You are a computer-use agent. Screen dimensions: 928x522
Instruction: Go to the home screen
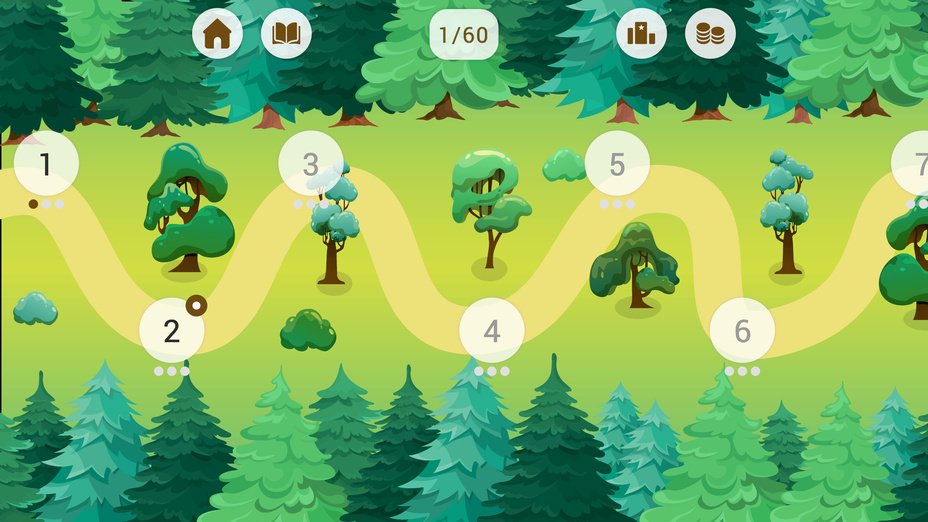coord(217,34)
